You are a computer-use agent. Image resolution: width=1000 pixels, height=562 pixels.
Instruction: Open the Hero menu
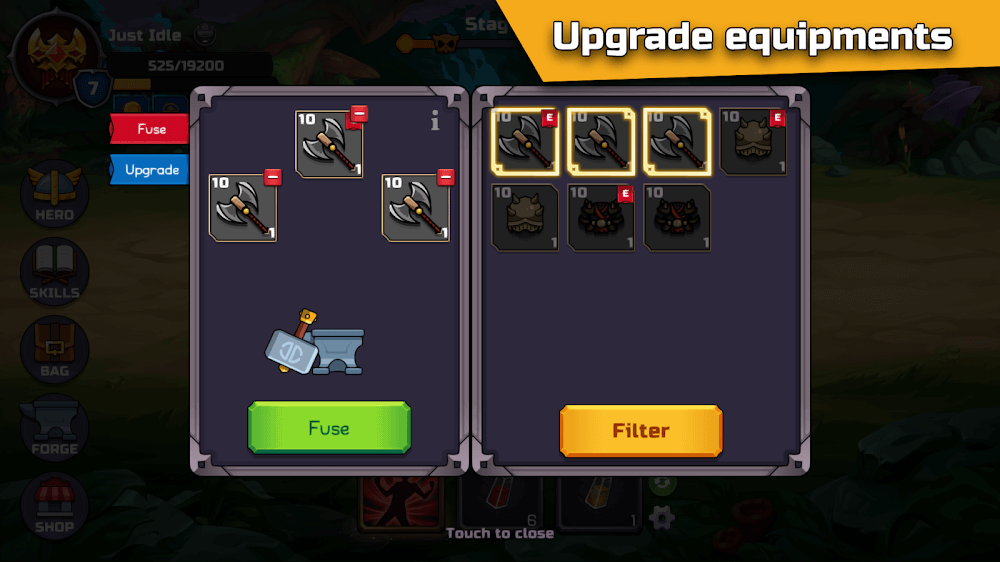[x=54, y=193]
